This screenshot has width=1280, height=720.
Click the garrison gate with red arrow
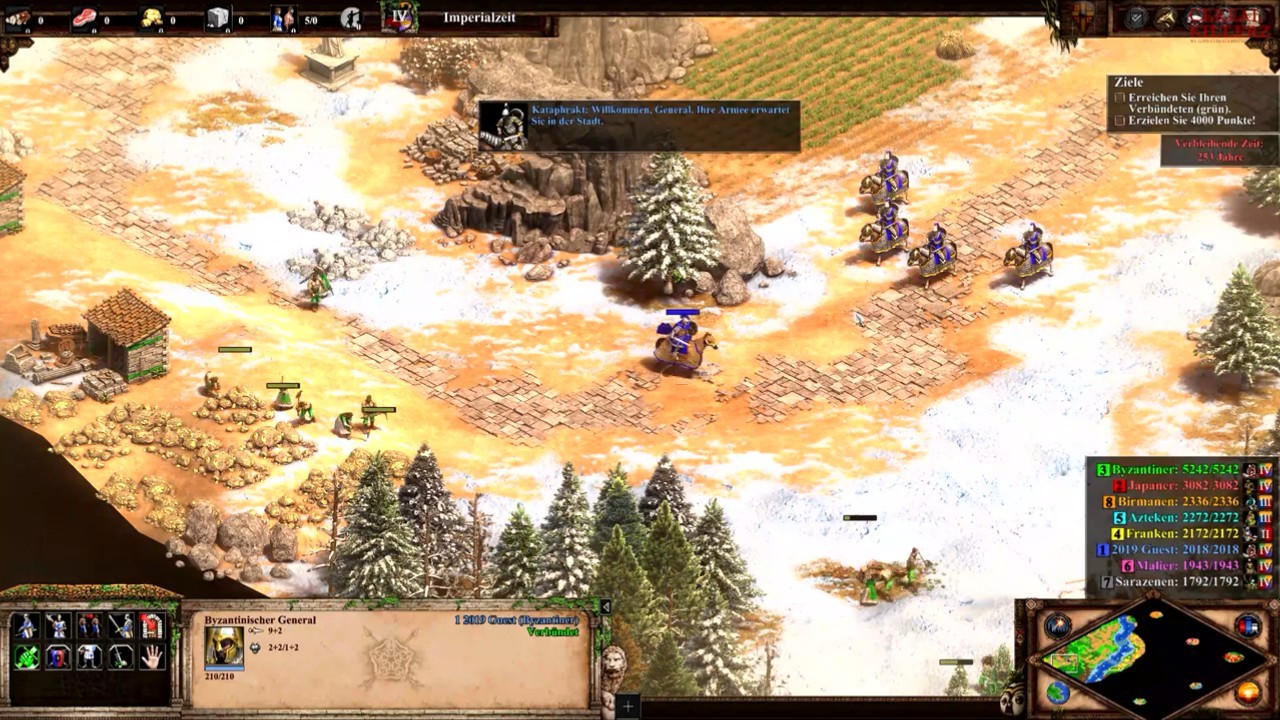tap(152, 626)
